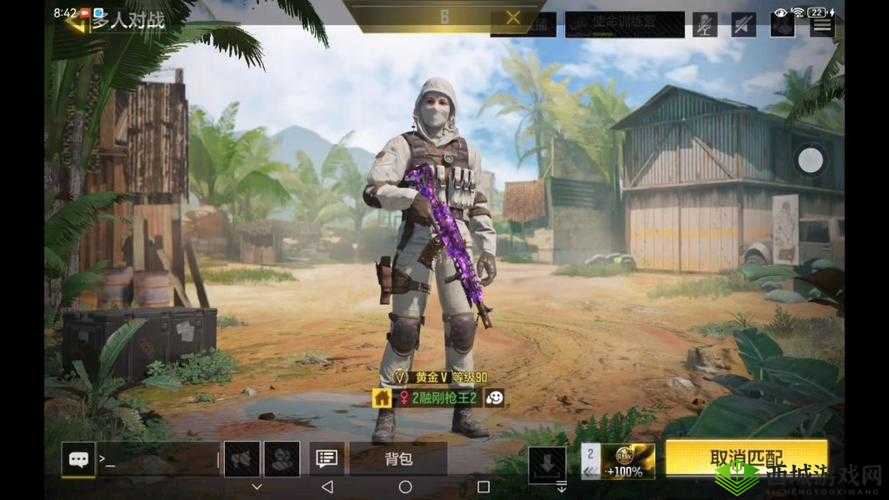Viewport: 889px width, 500px height.
Task: Click the download arrow button
Action: (x=547, y=462)
